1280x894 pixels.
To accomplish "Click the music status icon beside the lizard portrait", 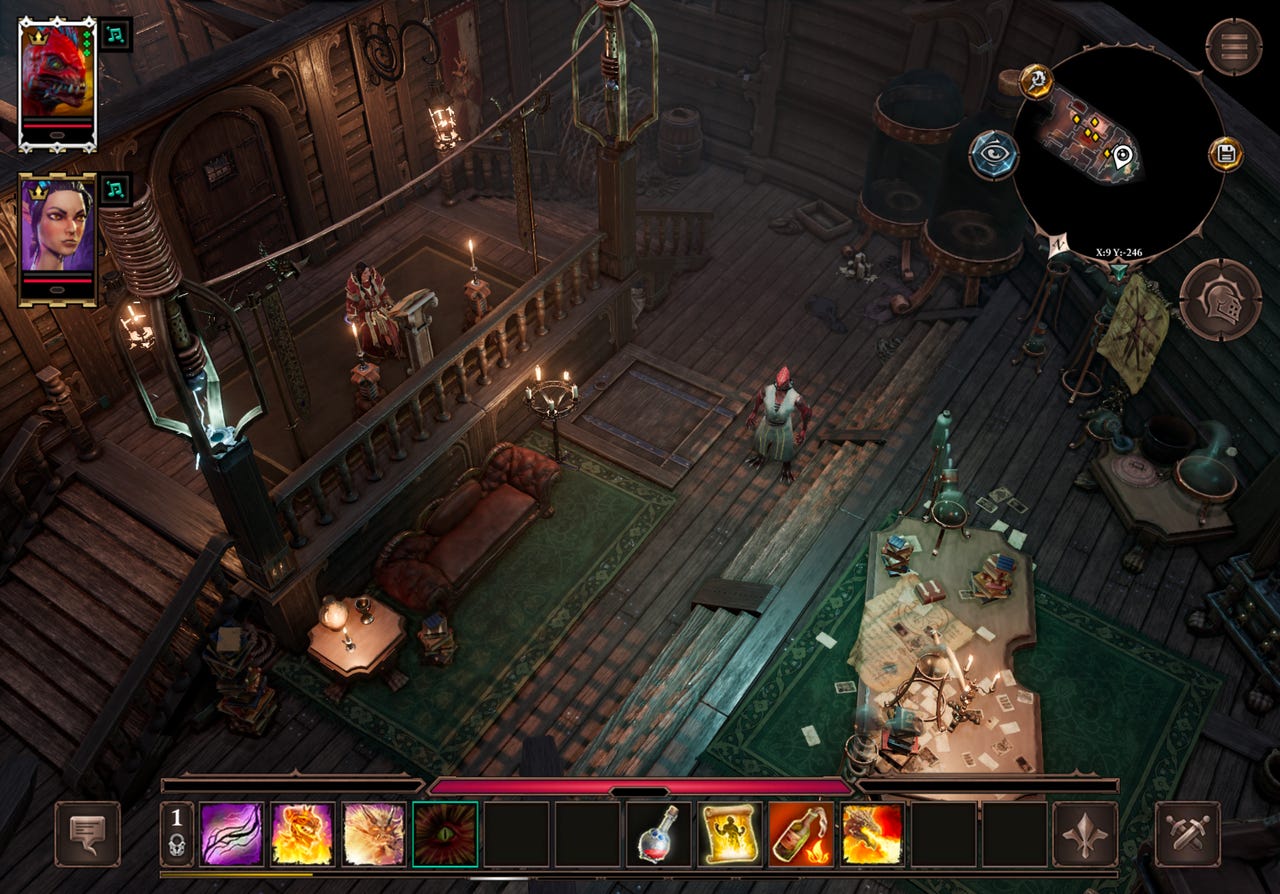I will tap(116, 33).
